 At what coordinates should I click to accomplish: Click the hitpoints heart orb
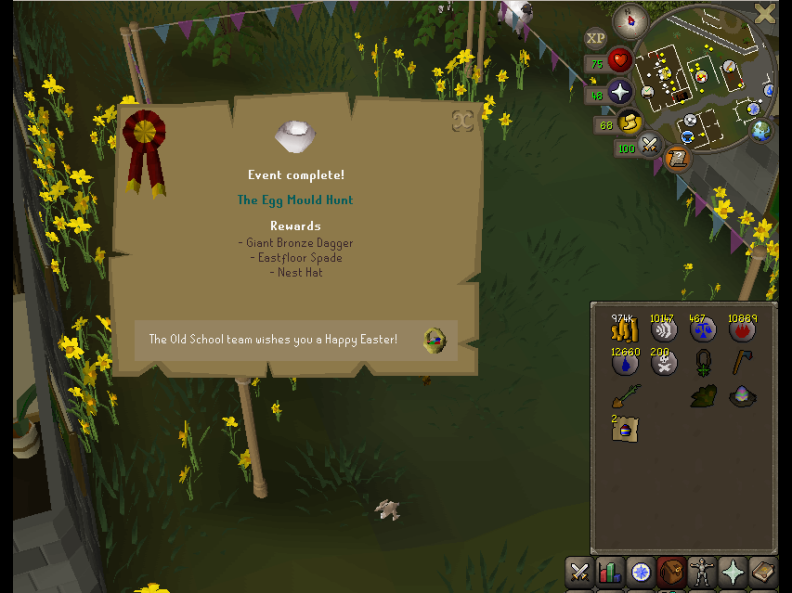(620, 61)
